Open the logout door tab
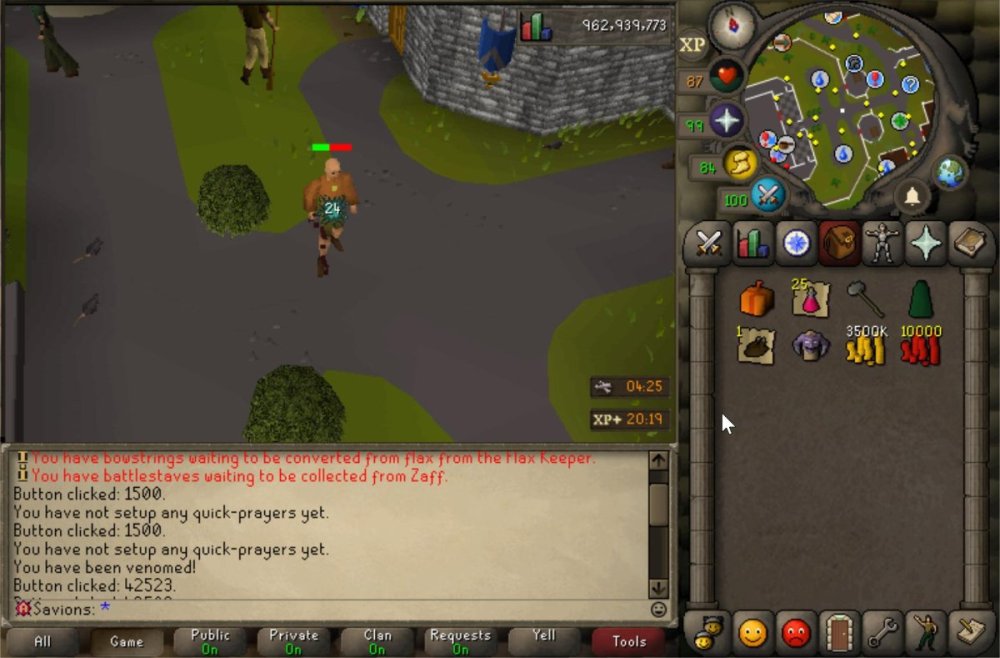 coord(839,632)
